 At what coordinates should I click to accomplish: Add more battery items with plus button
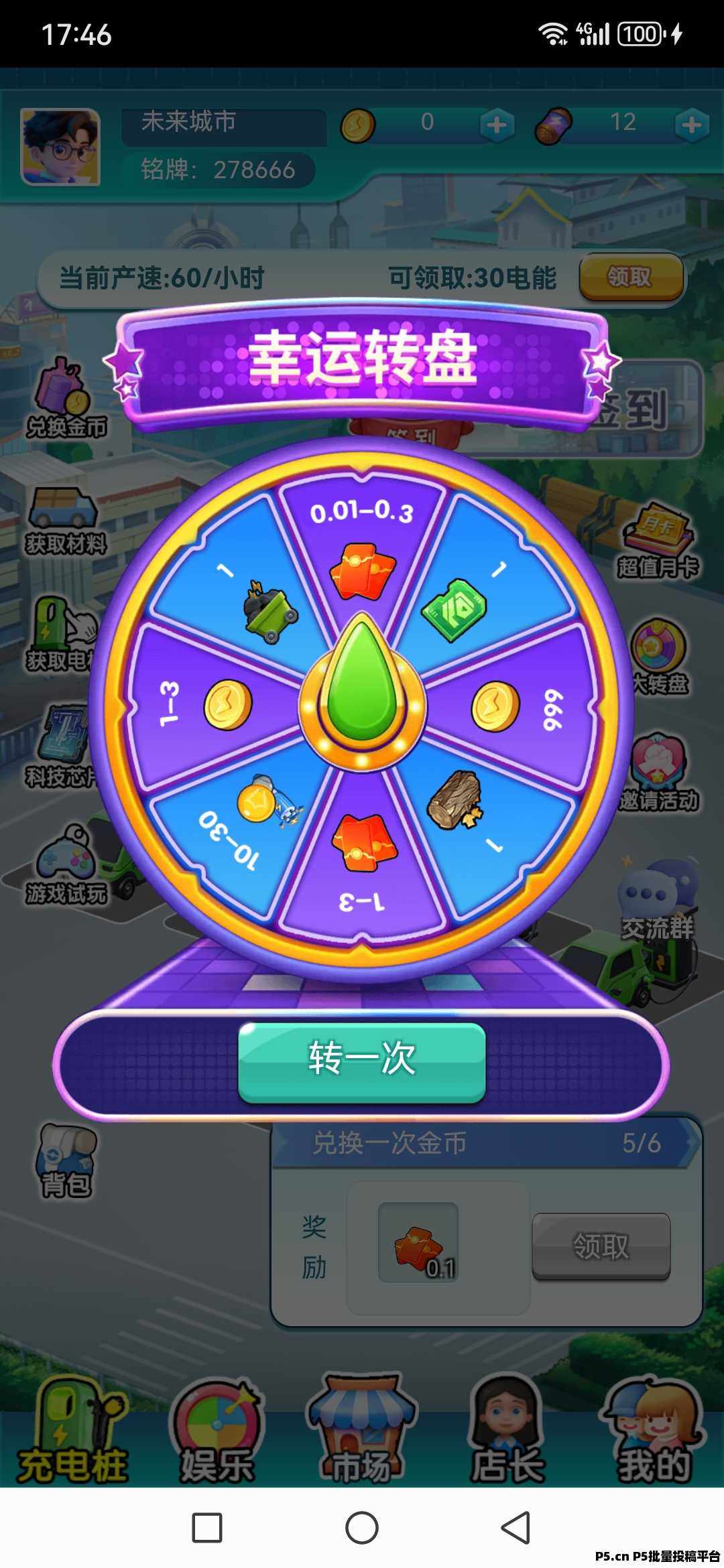[691, 125]
